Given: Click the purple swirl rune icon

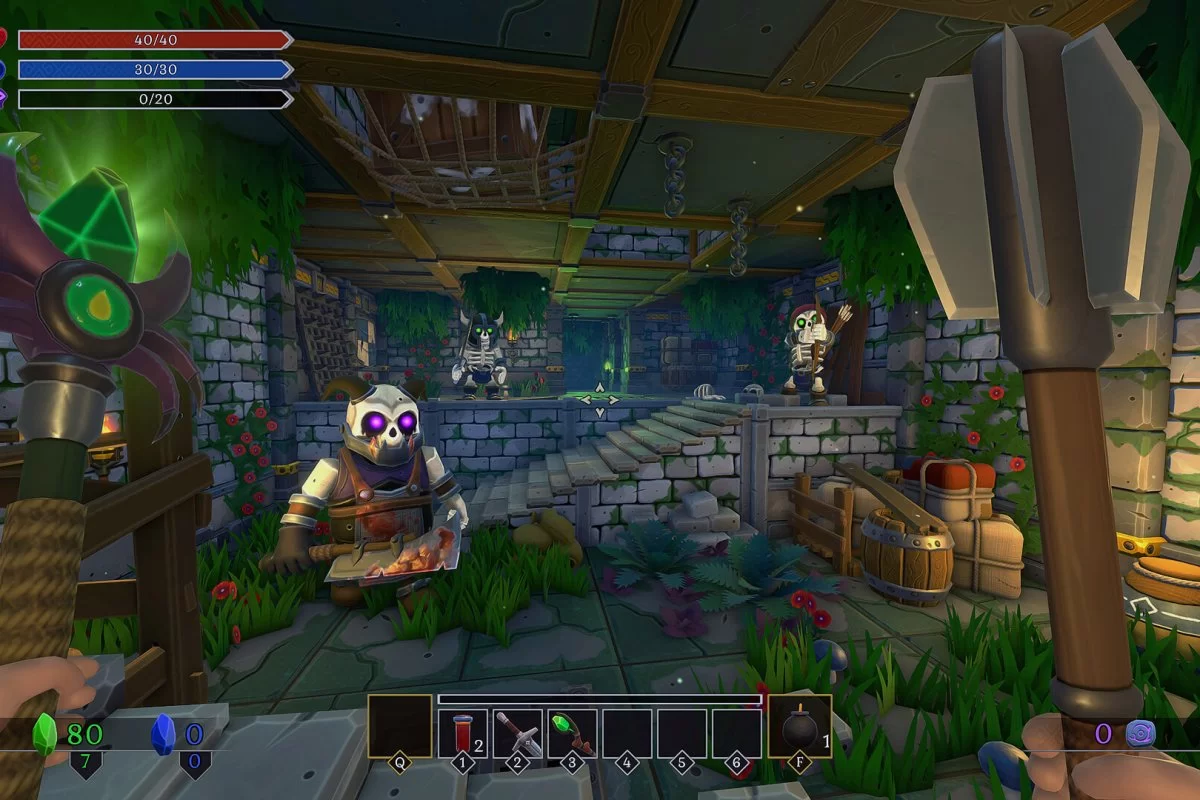Looking at the screenshot, I should tap(1141, 733).
